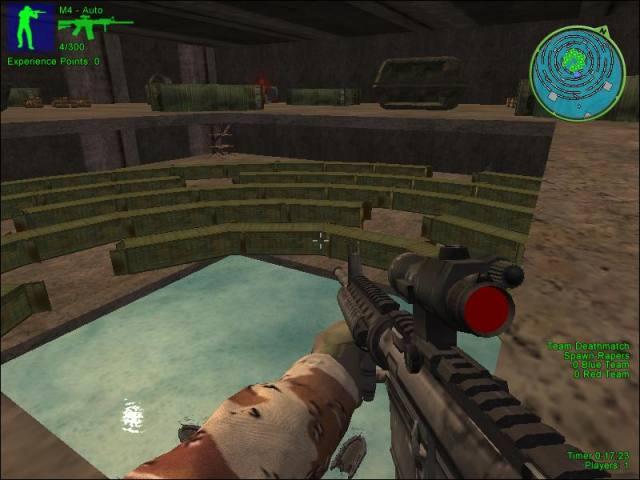
Task: Select the soldier stance icon
Action: (29, 27)
